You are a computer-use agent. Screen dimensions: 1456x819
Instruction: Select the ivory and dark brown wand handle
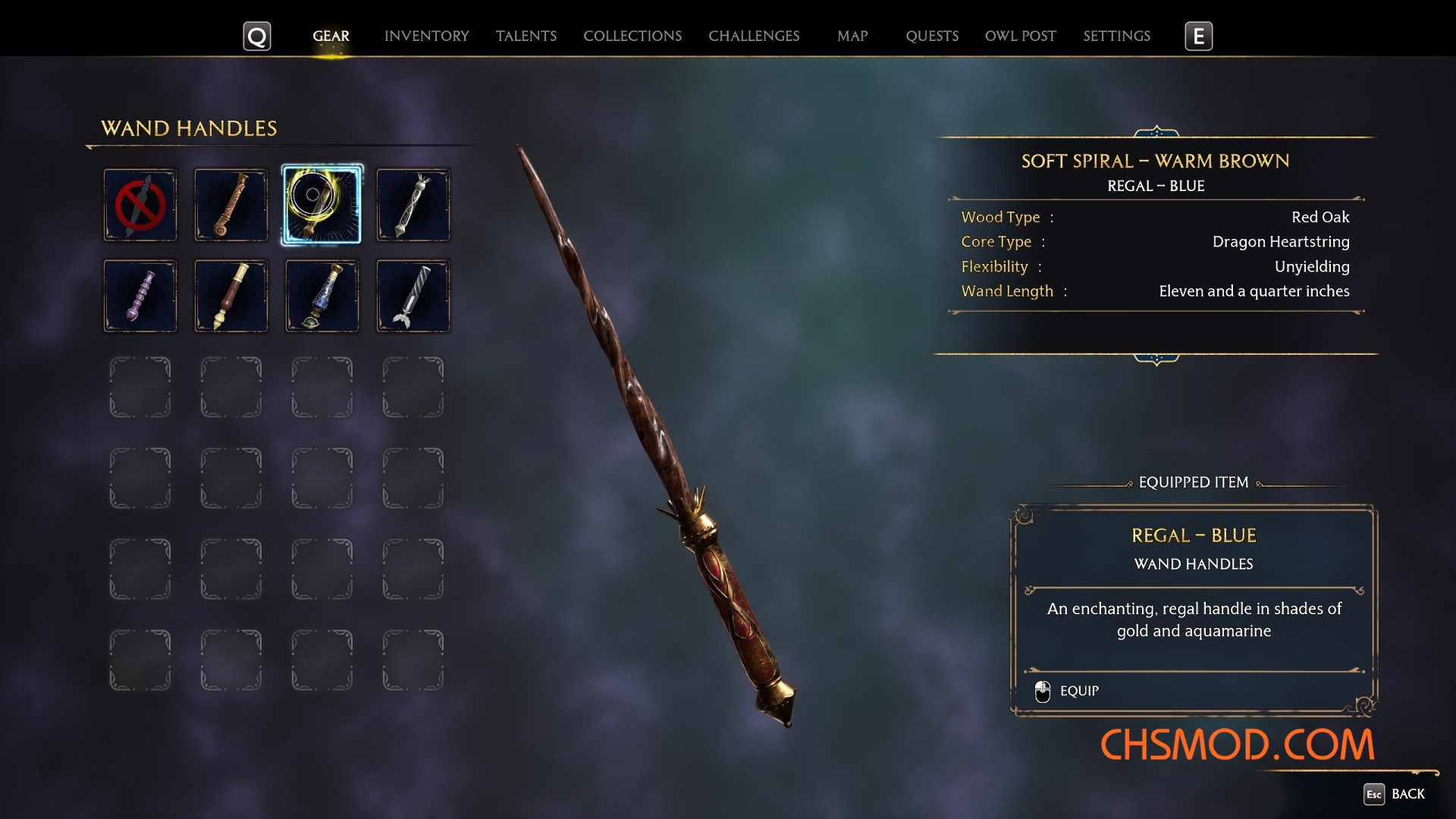[231, 296]
